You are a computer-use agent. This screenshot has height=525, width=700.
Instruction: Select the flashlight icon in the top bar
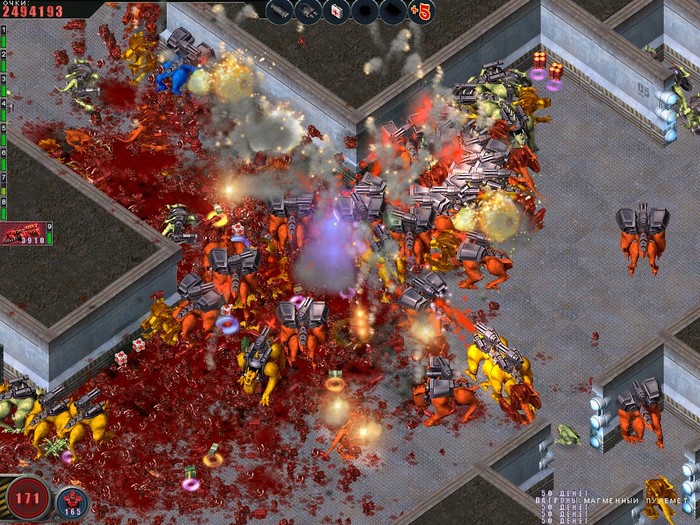[x=279, y=11]
